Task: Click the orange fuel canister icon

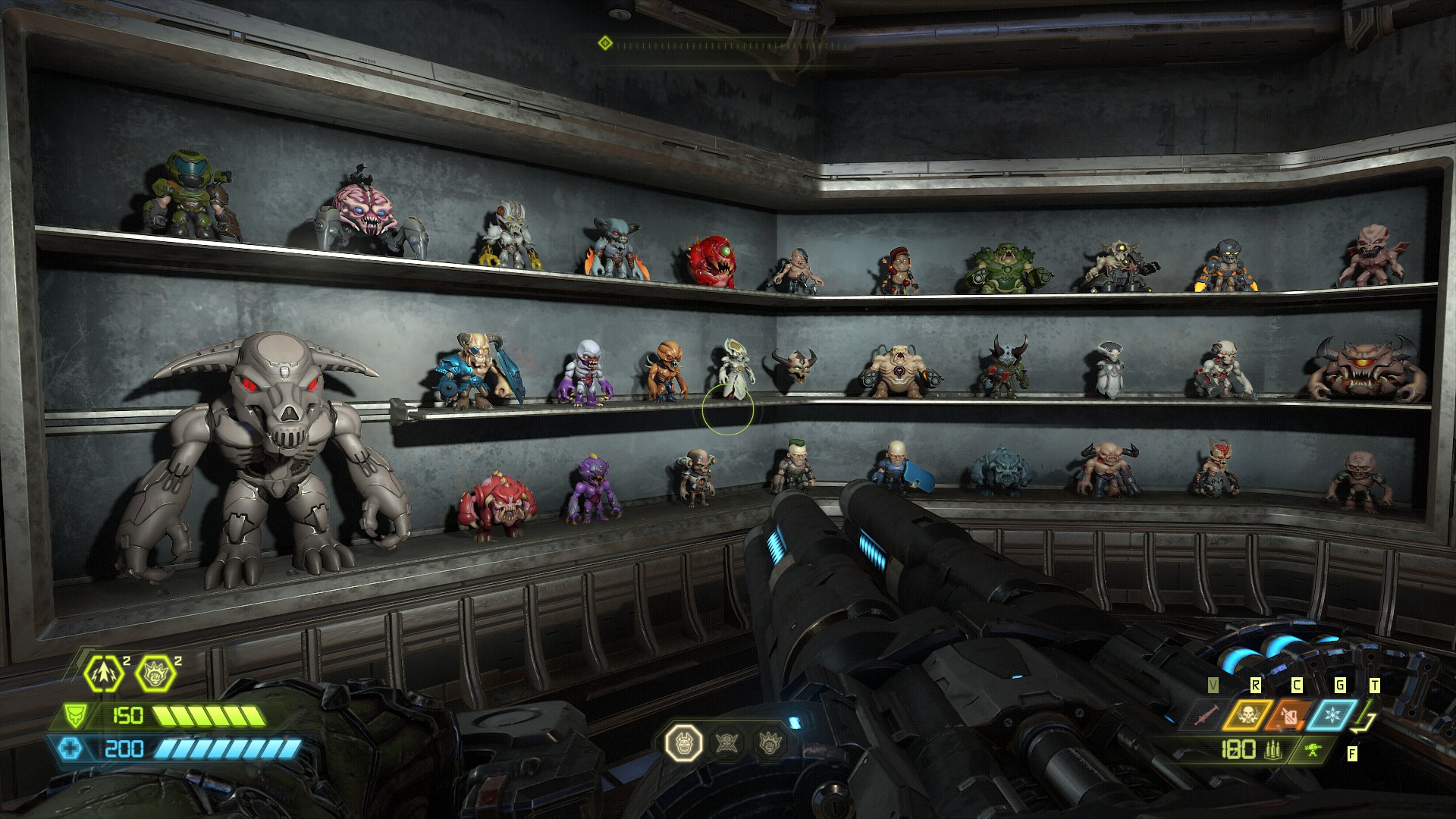Action: (x=1290, y=715)
